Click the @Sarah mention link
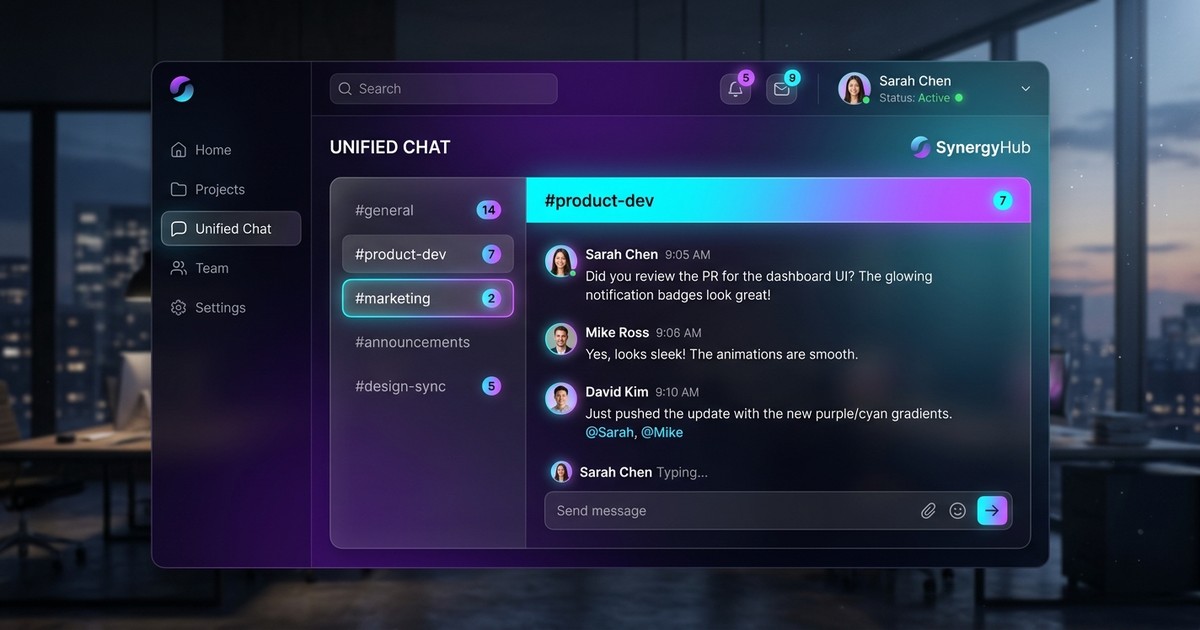This screenshot has height=630, width=1200. [x=609, y=433]
